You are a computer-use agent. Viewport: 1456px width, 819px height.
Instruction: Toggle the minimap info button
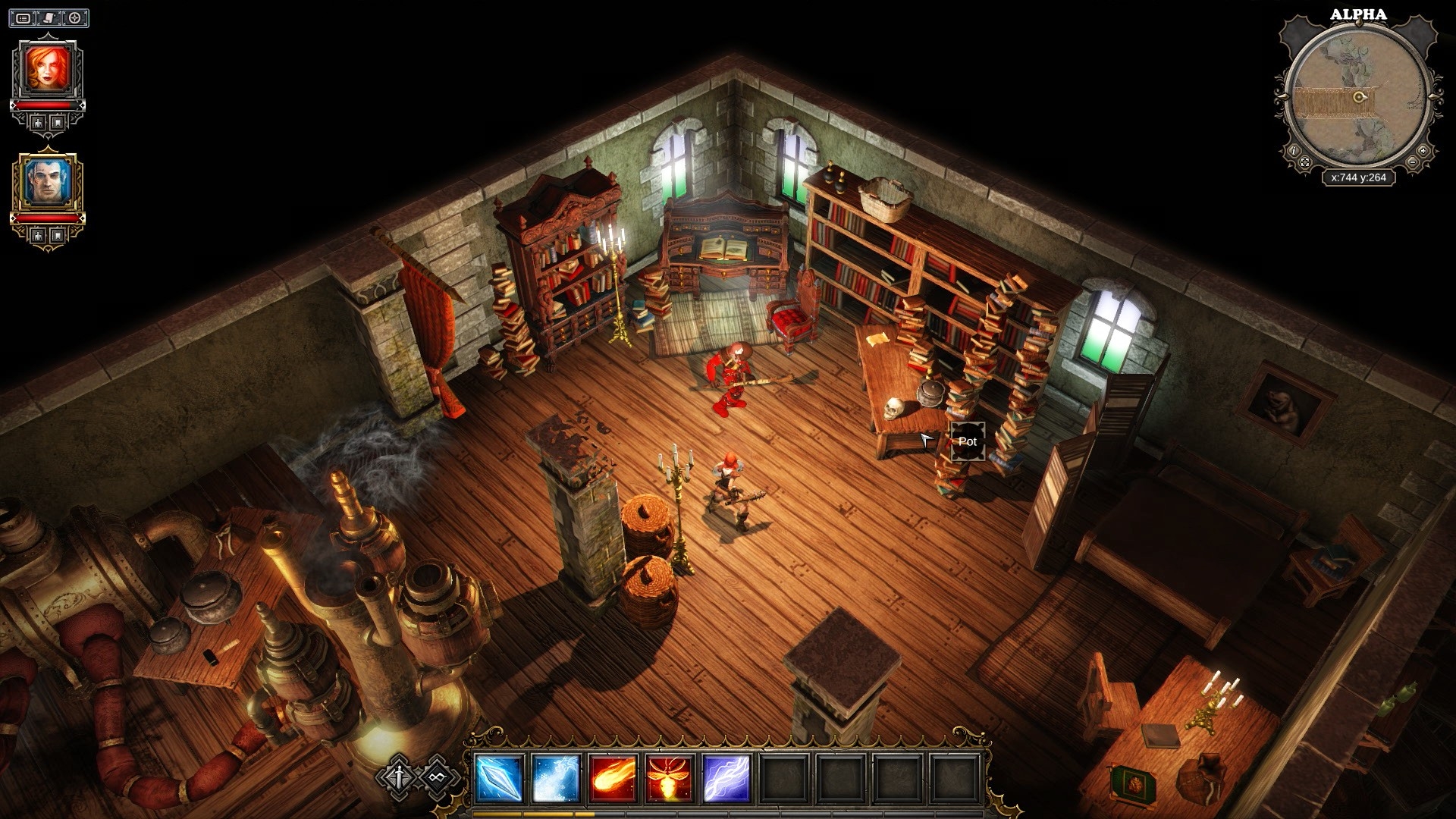1294,151
